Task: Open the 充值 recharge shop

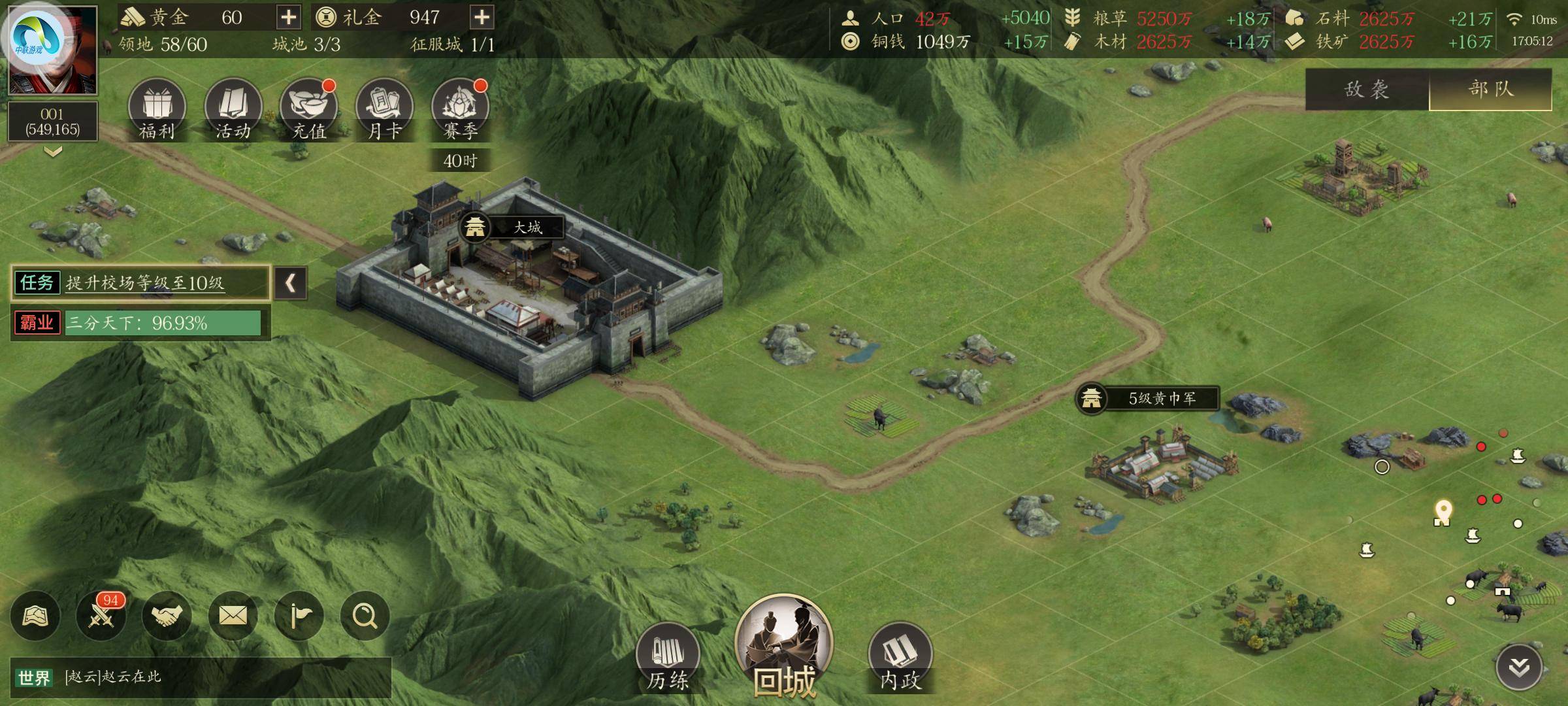Action: (308, 109)
